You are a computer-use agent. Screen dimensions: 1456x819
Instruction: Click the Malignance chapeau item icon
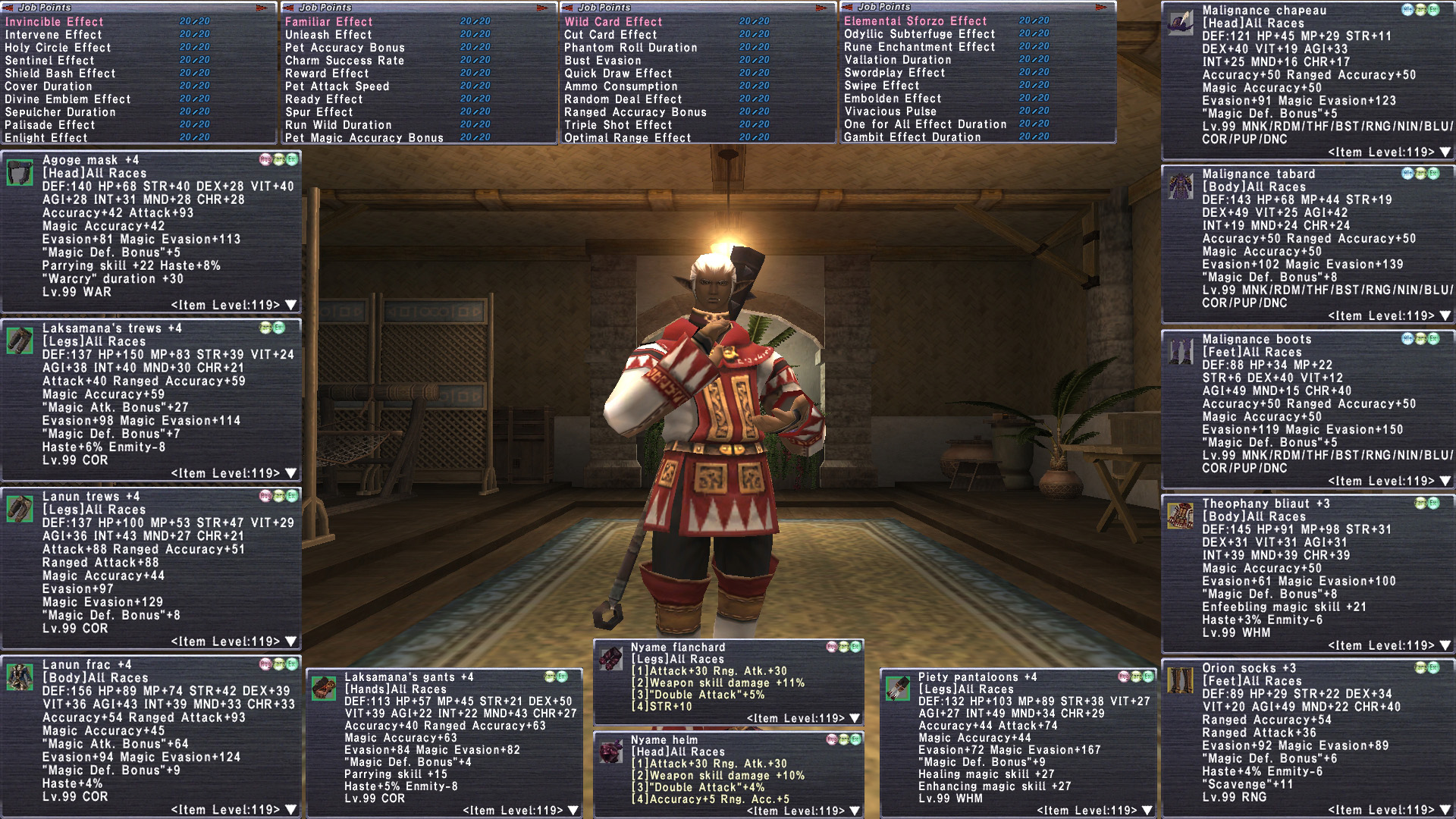pos(1180,23)
